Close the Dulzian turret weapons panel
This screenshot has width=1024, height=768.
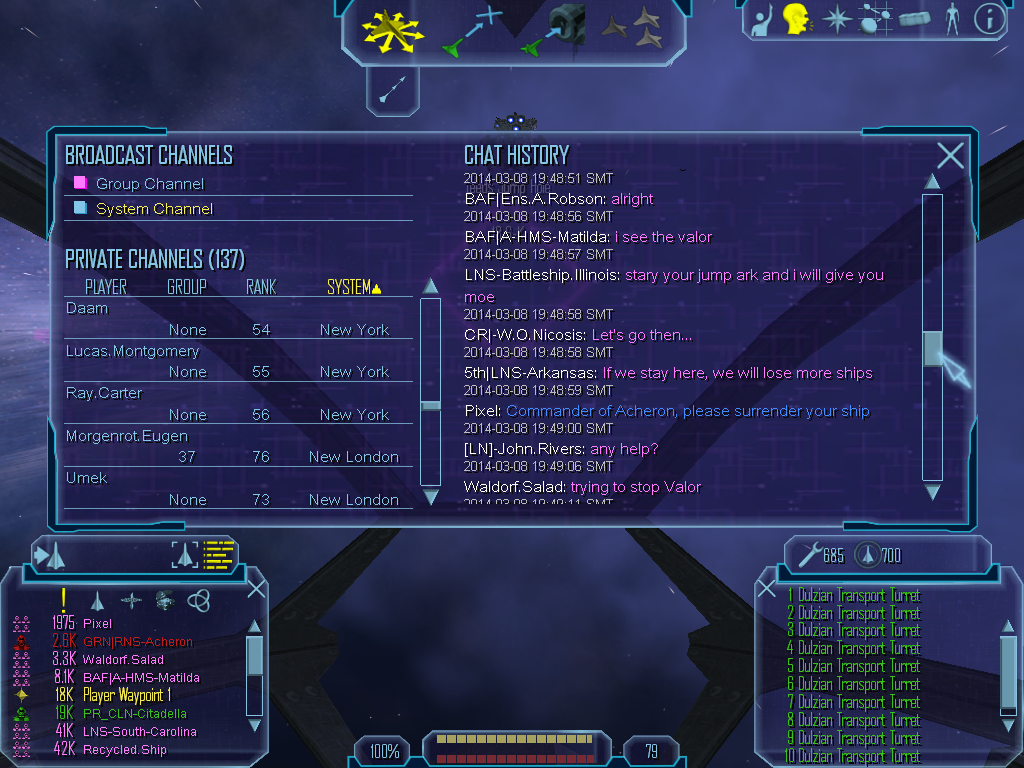pyautogui.click(x=767, y=589)
